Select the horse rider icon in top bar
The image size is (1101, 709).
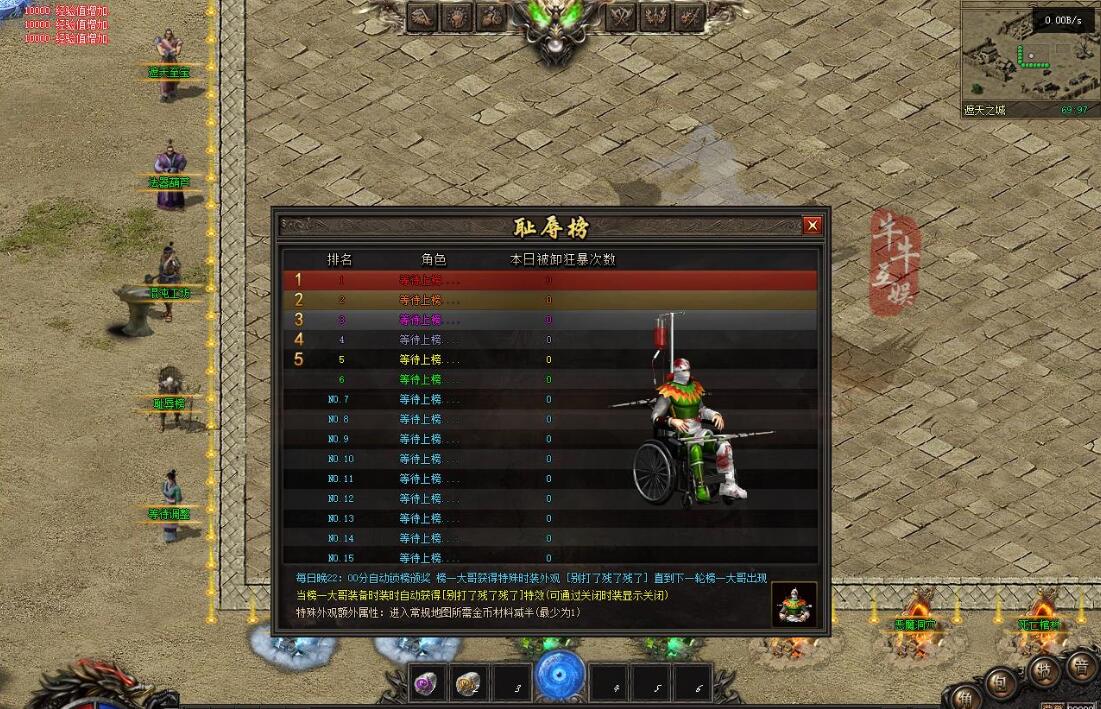[x=490, y=17]
